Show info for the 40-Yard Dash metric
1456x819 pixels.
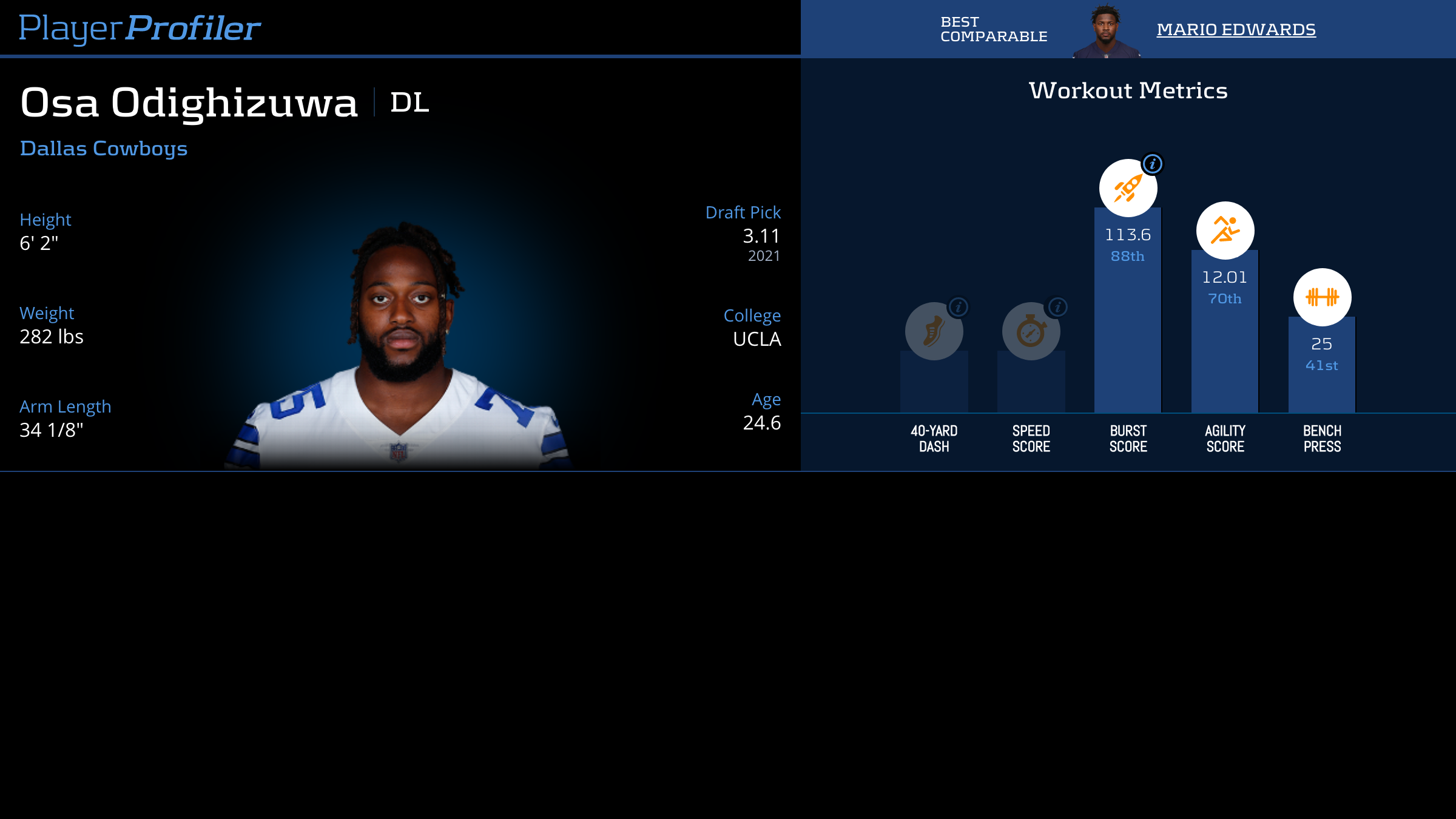click(959, 307)
